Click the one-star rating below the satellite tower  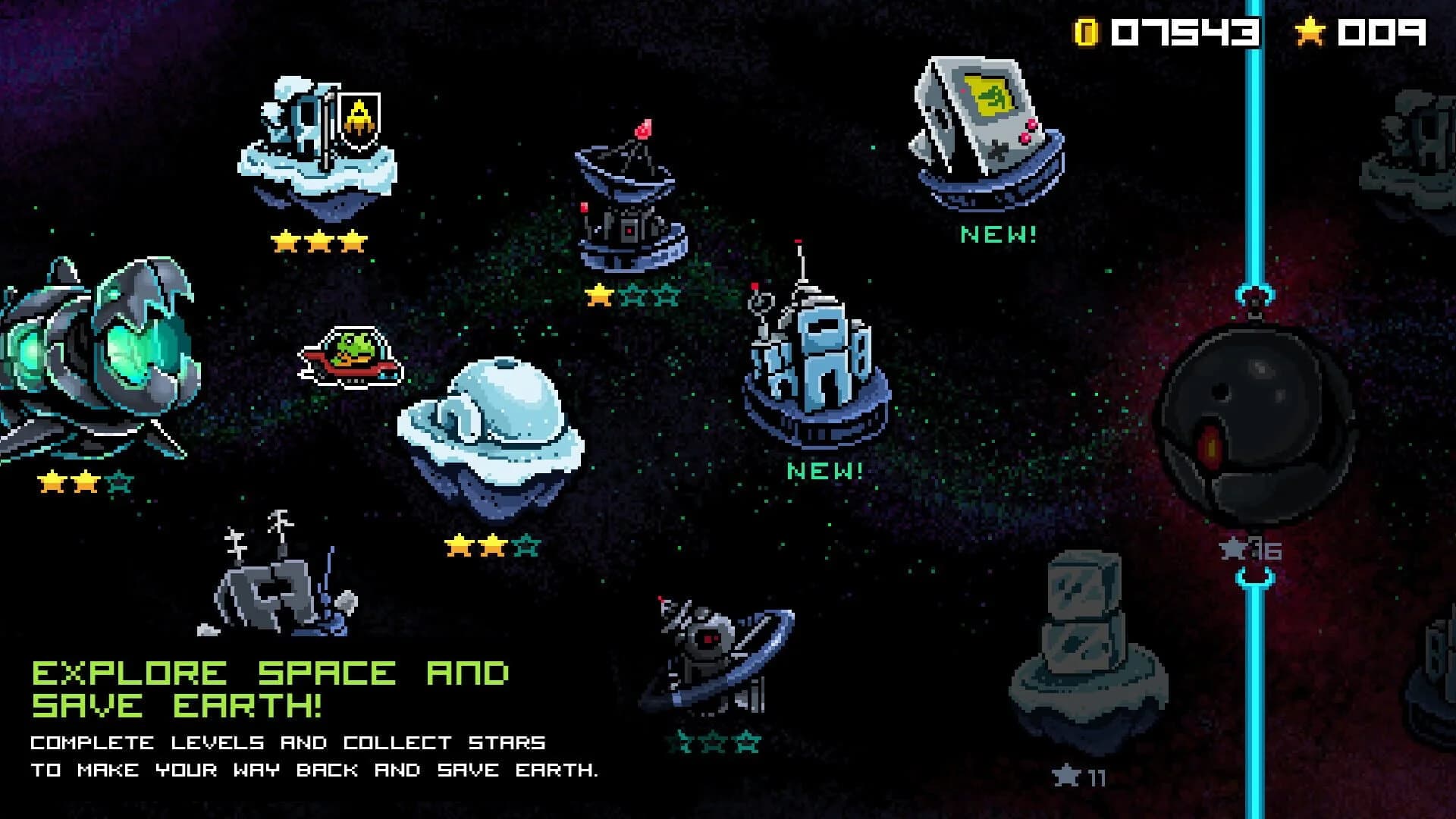pyautogui.click(x=628, y=293)
